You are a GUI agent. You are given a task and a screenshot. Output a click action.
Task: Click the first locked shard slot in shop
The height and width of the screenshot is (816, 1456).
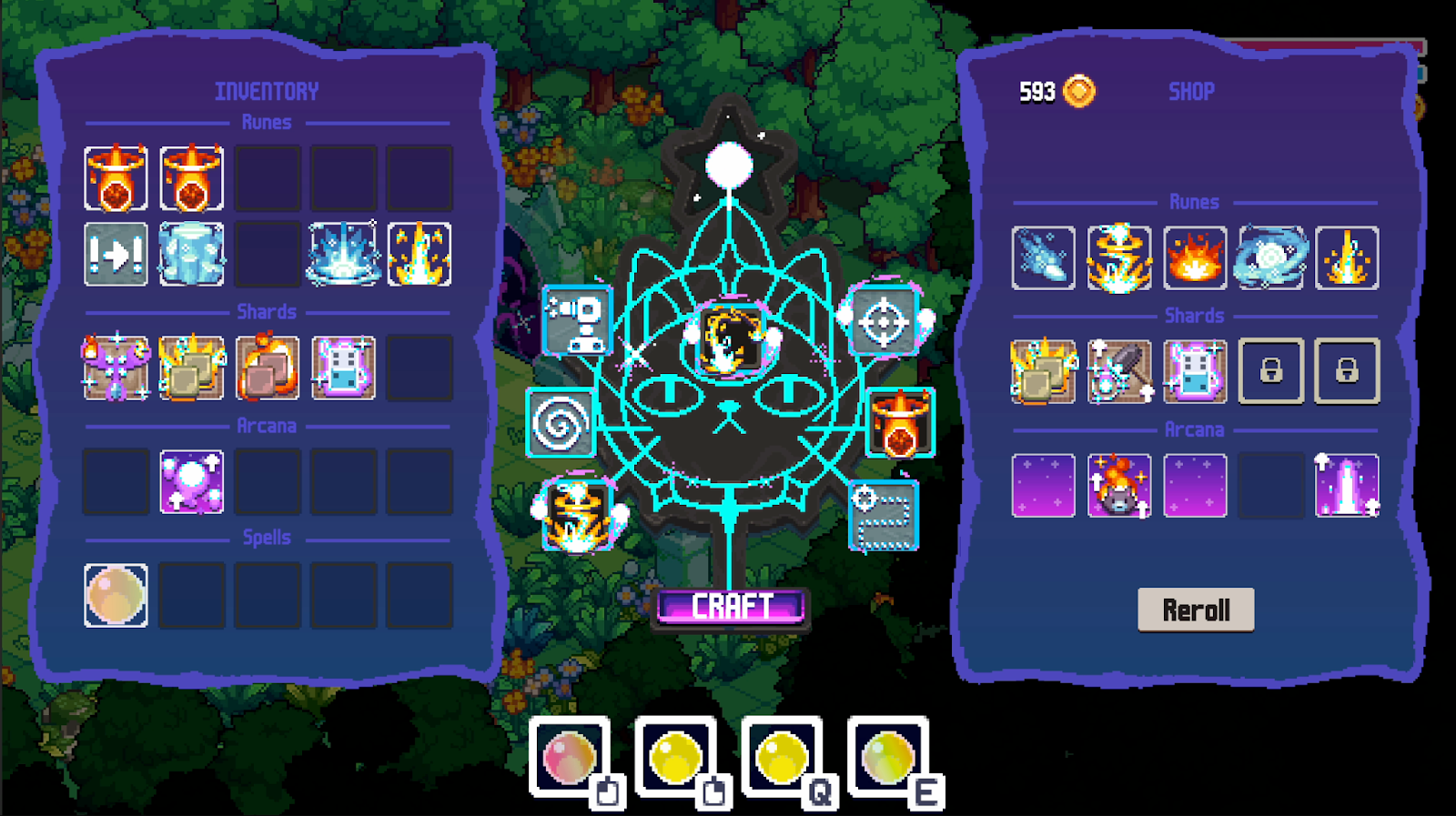[x=1271, y=372]
